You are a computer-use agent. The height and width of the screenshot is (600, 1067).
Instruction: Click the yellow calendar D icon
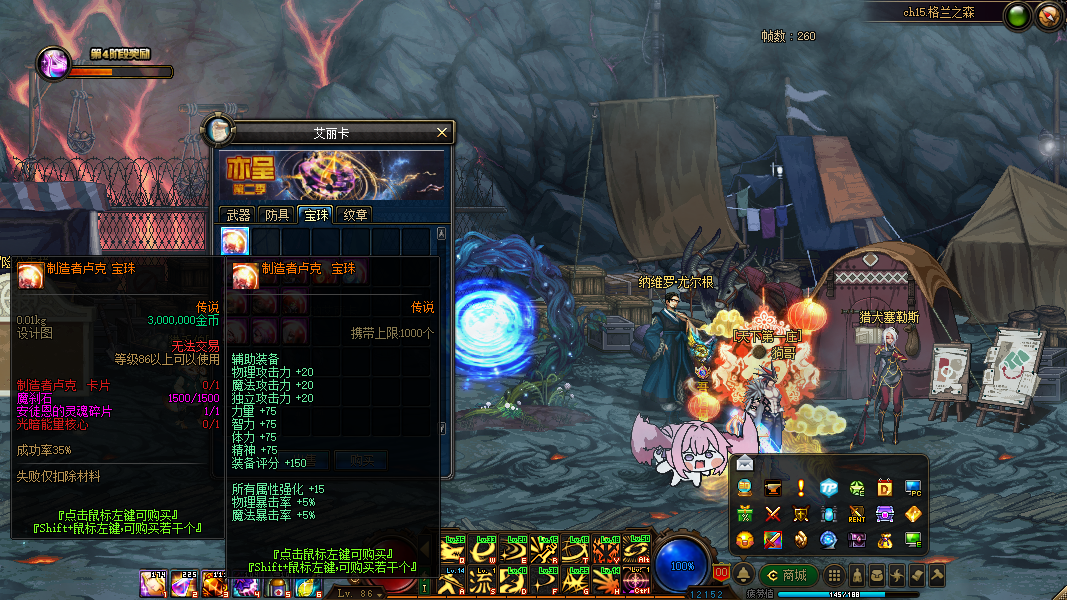click(x=885, y=488)
